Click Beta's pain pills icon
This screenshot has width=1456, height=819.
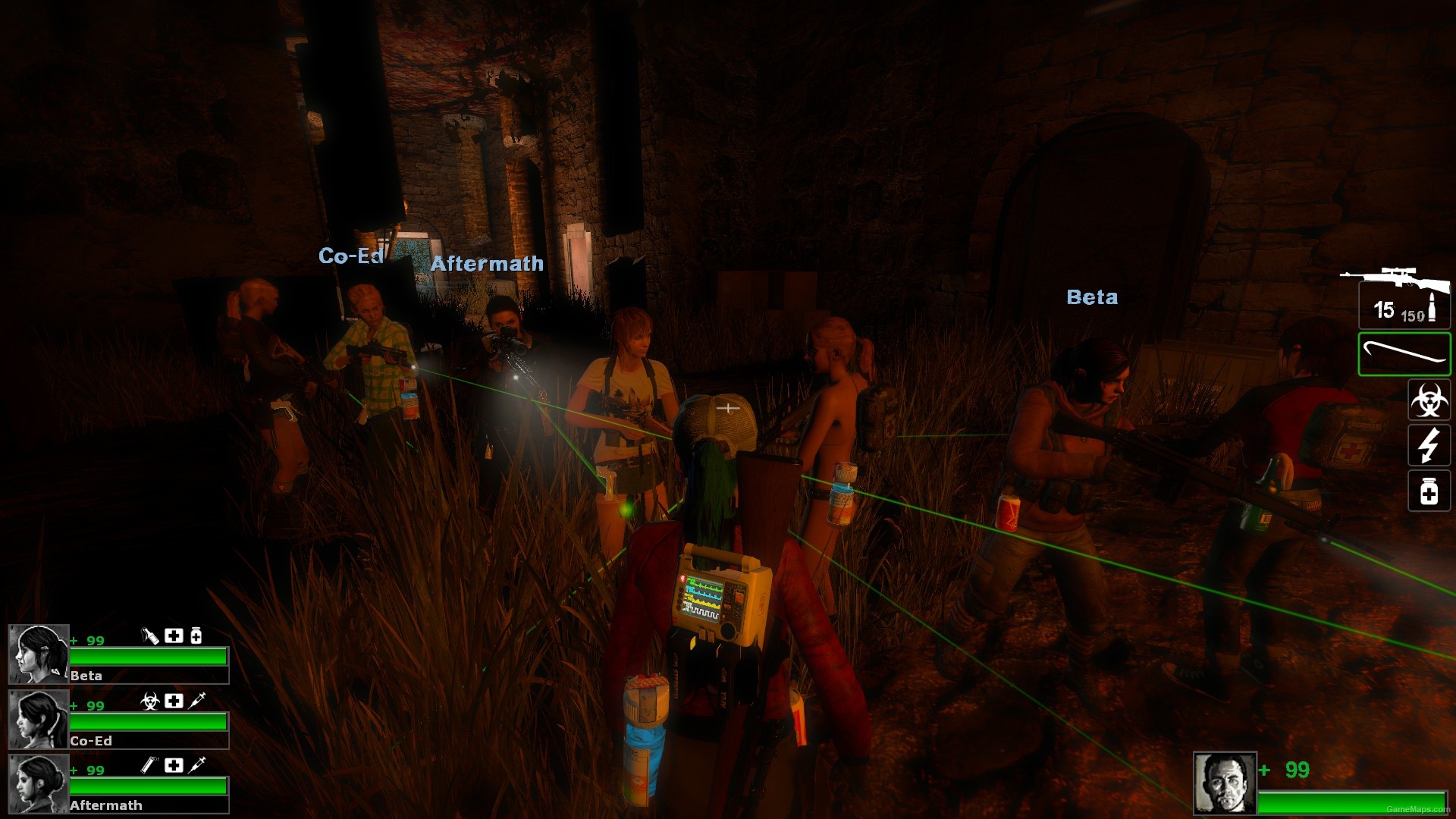pyautogui.click(x=196, y=635)
